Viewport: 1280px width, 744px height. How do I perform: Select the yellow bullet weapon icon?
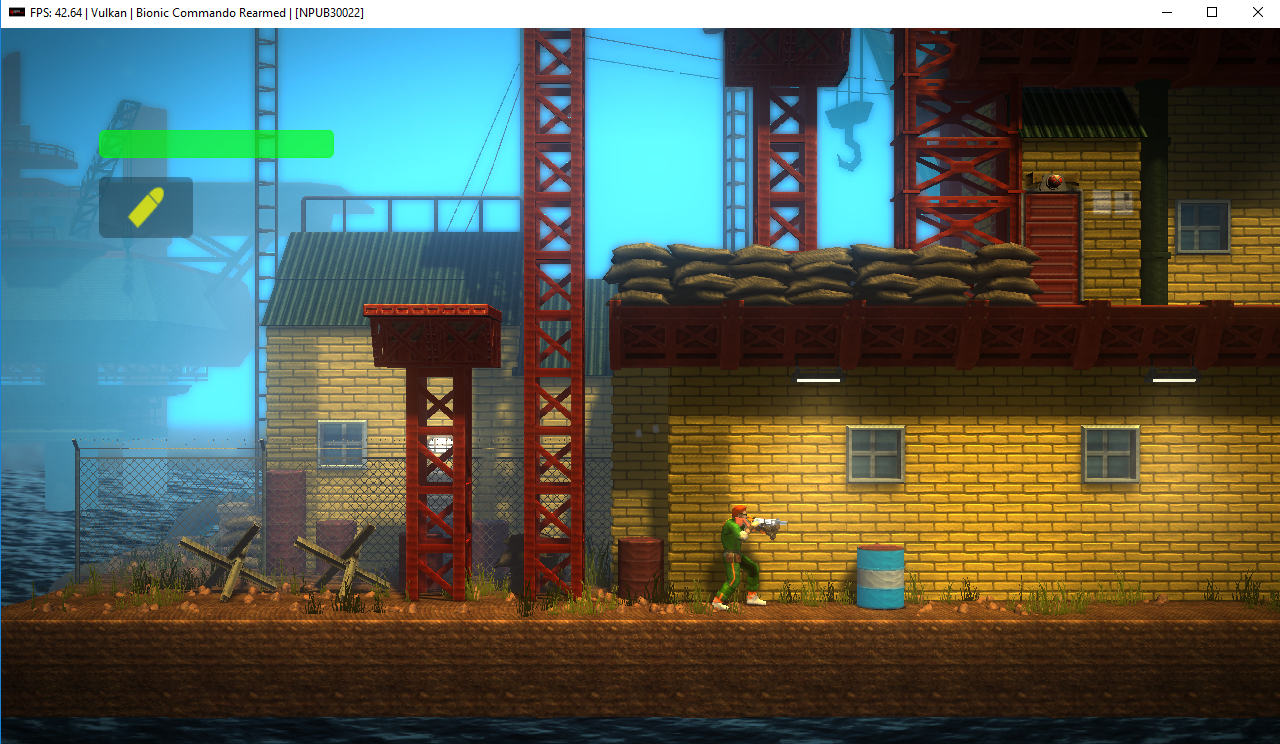click(146, 207)
